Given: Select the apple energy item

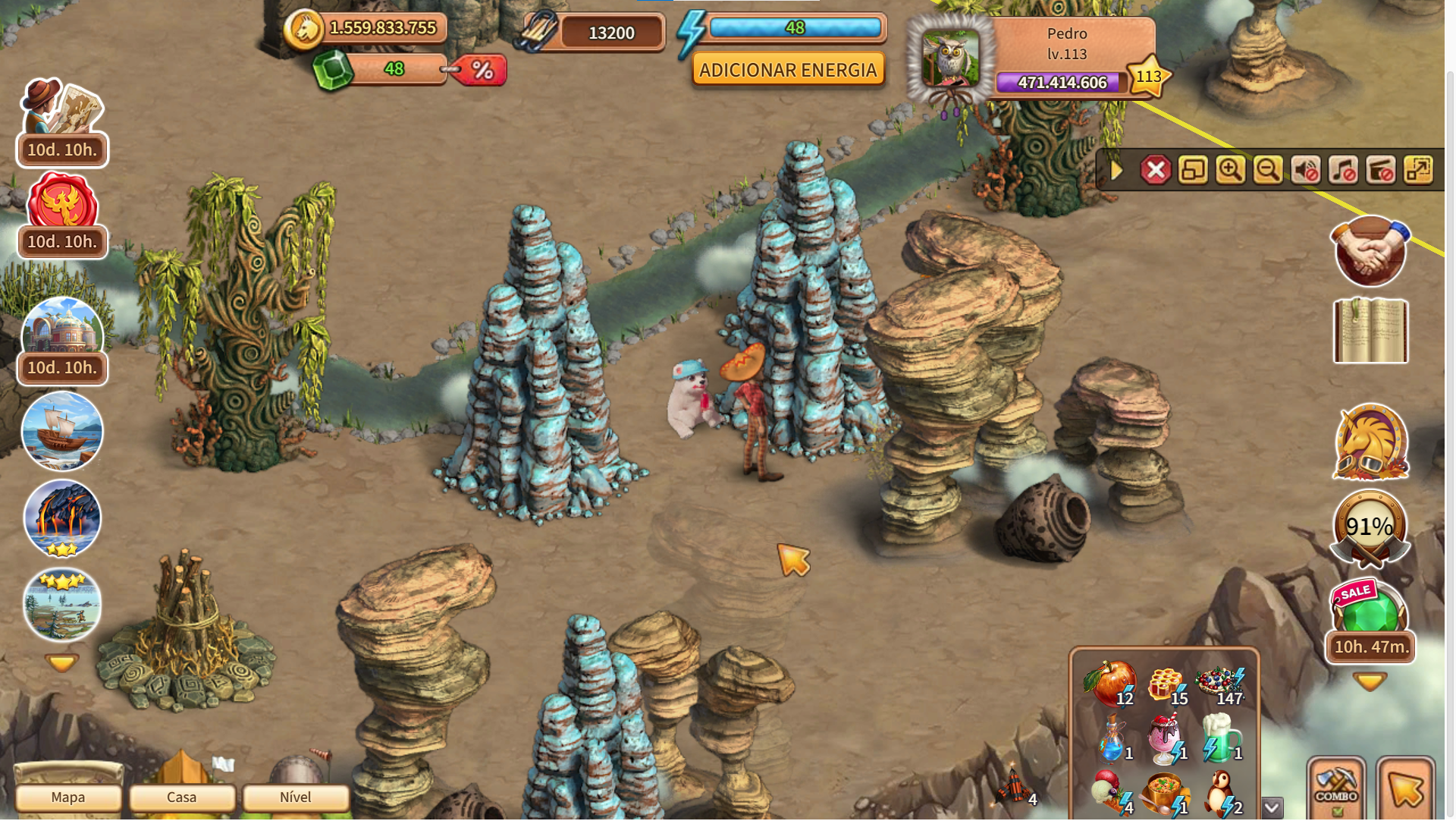Looking at the screenshot, I should [x=1110, y=683].
